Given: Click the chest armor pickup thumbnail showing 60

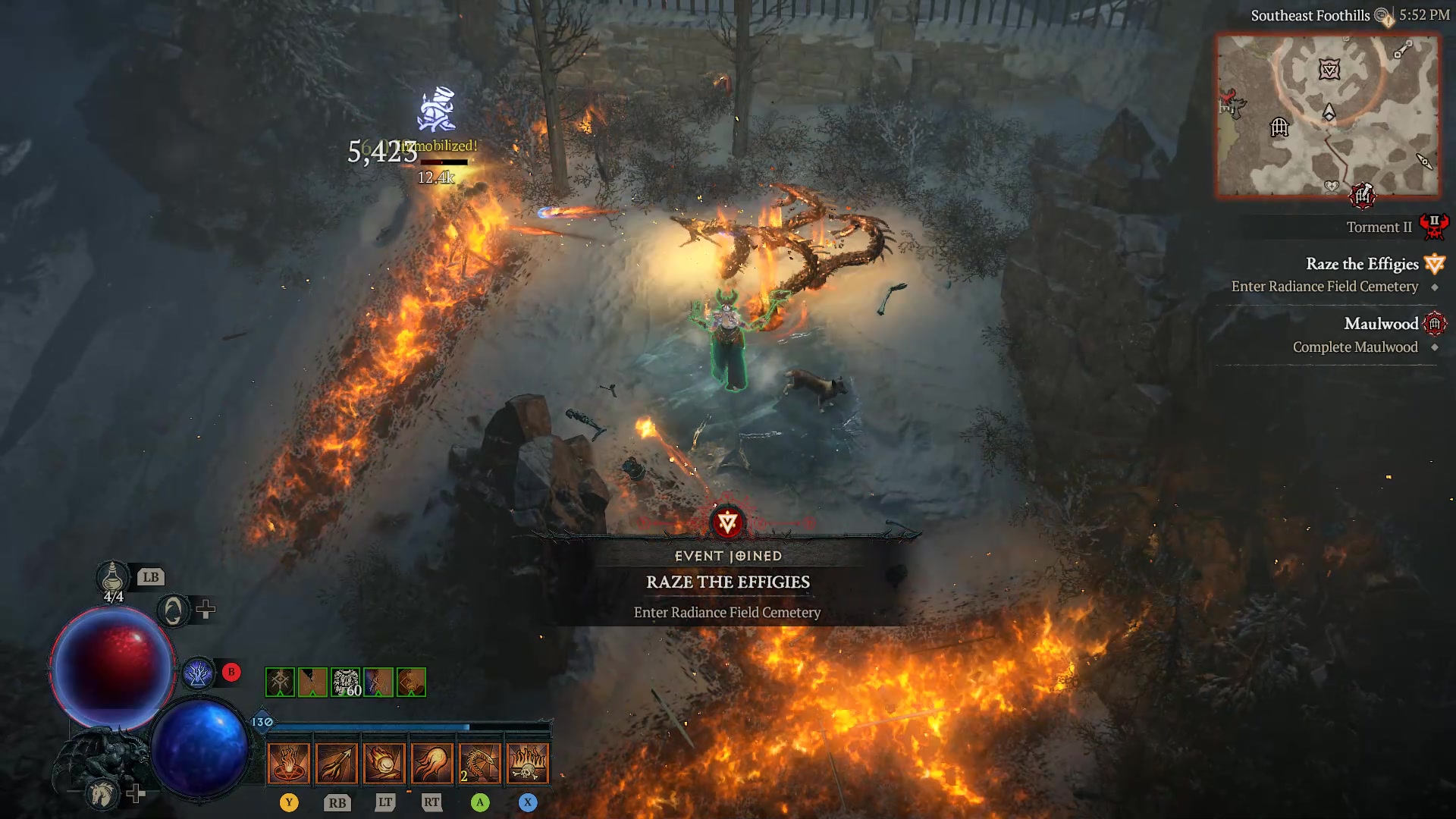Looking at the screenshot, I should click(345, 682).
